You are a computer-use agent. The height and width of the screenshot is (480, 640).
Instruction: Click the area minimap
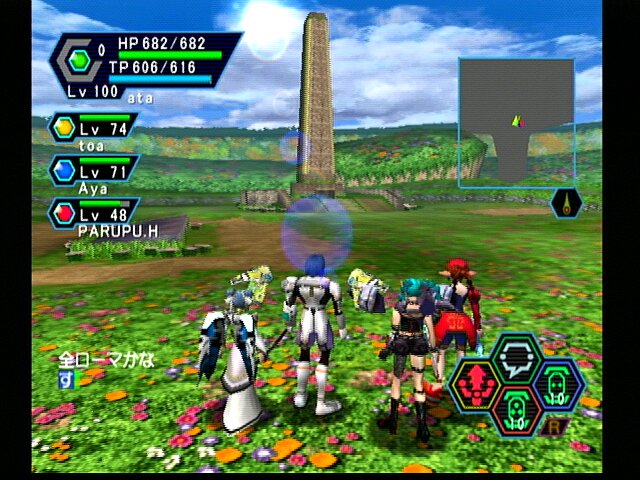(516, 120)
